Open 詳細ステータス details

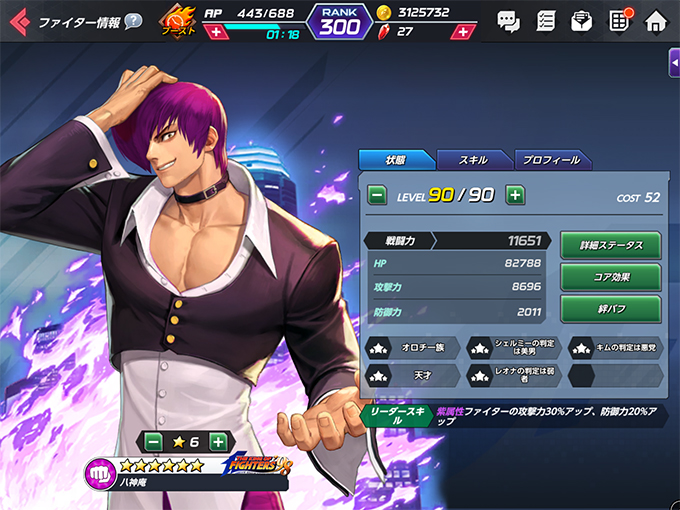610,245
